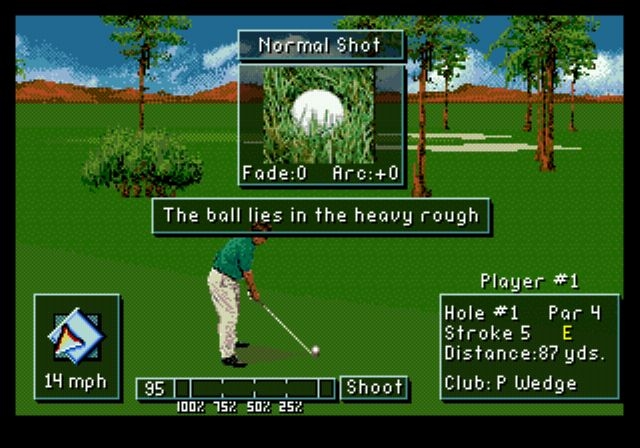
Task: Select the Normal Shot type label
Action: (321, 45)
